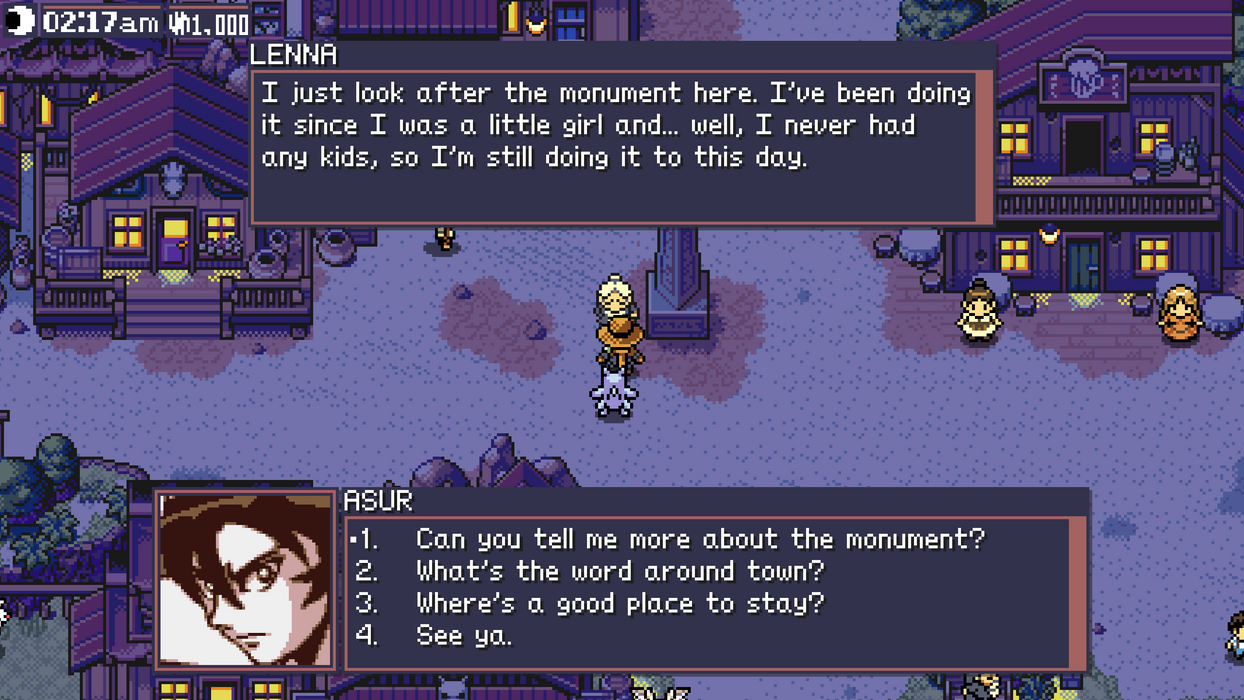Screen dimensions: 1244x700
Task: Select "Where's a good place to stay?"
Action: [620, 603]
